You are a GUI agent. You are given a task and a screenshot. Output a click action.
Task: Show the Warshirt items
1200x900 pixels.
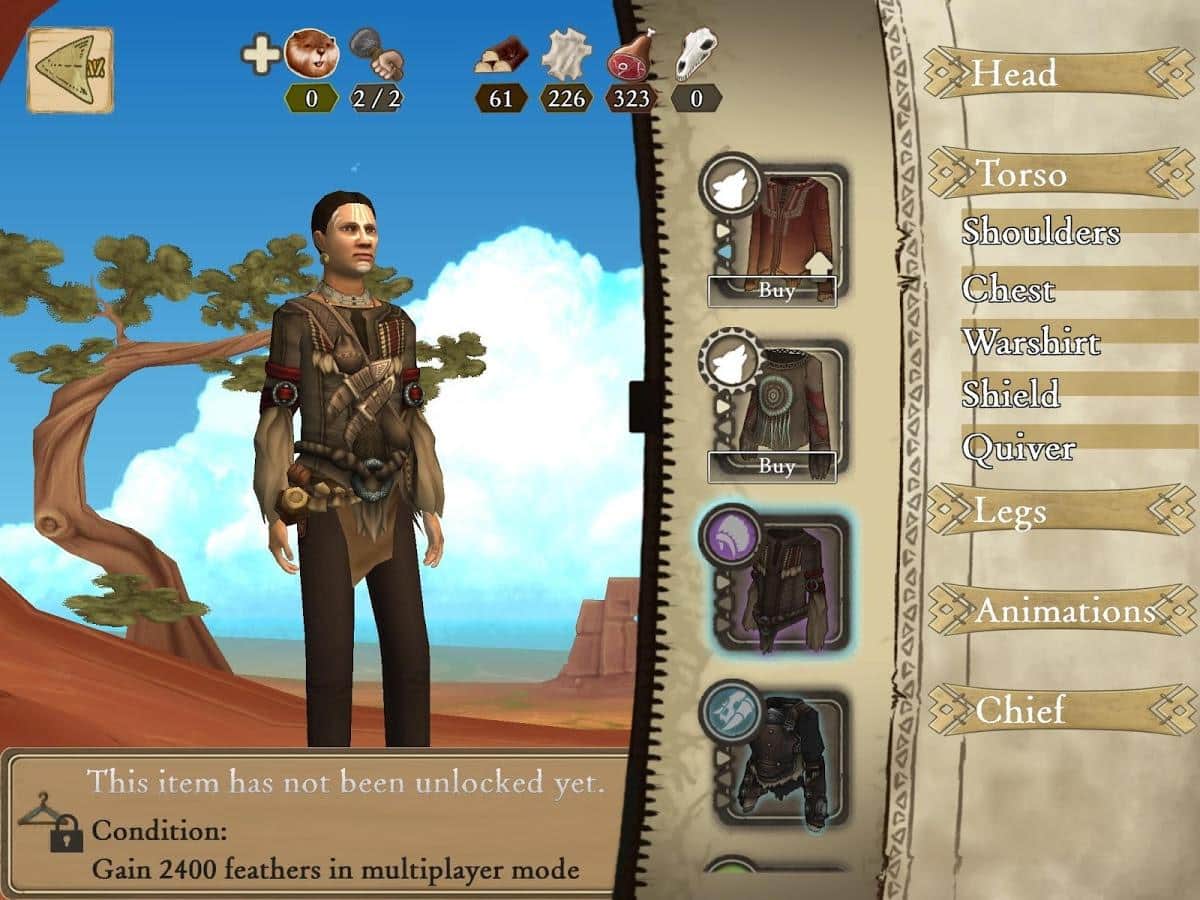1030,342
